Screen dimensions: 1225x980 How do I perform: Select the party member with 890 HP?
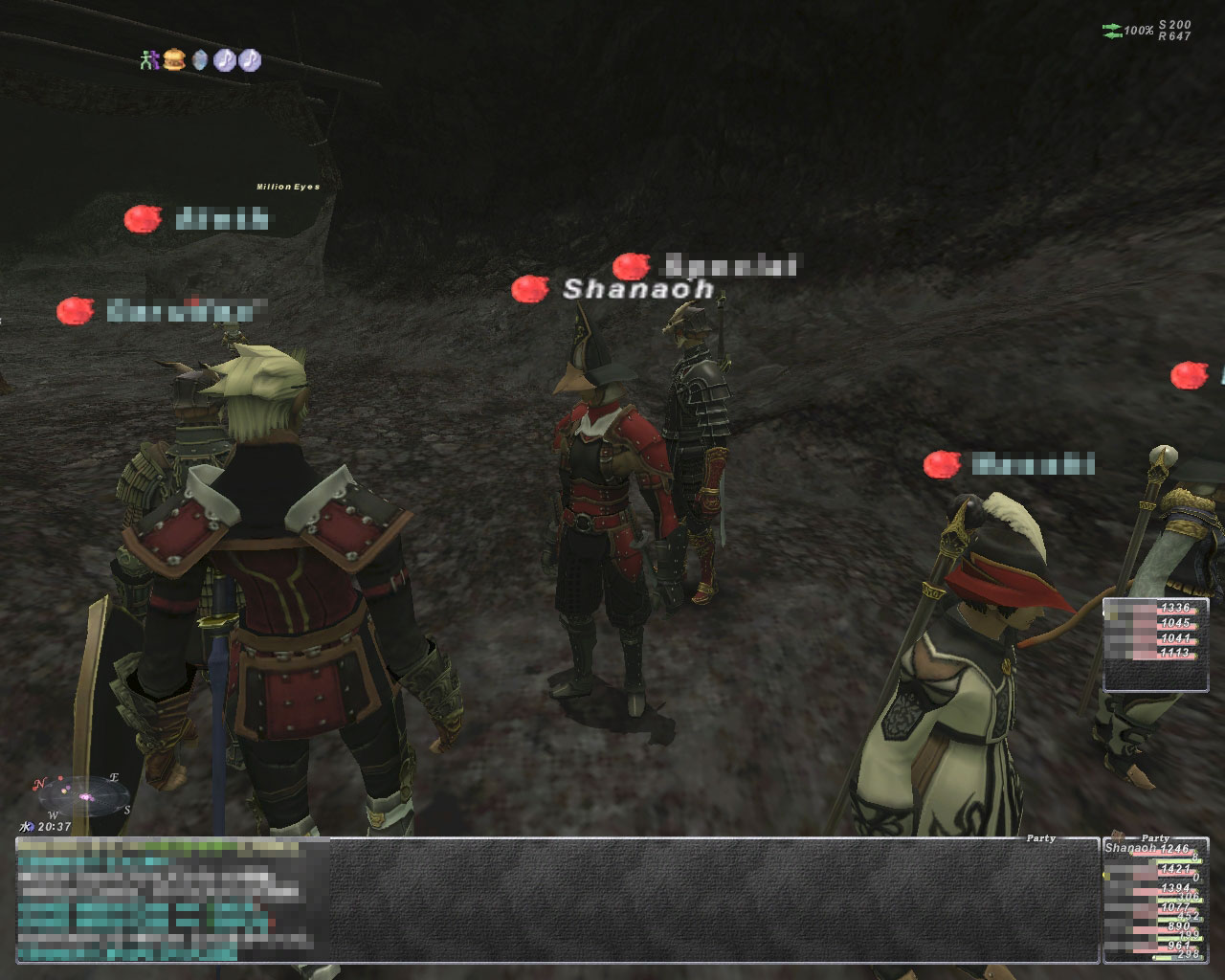point(1154,925)
